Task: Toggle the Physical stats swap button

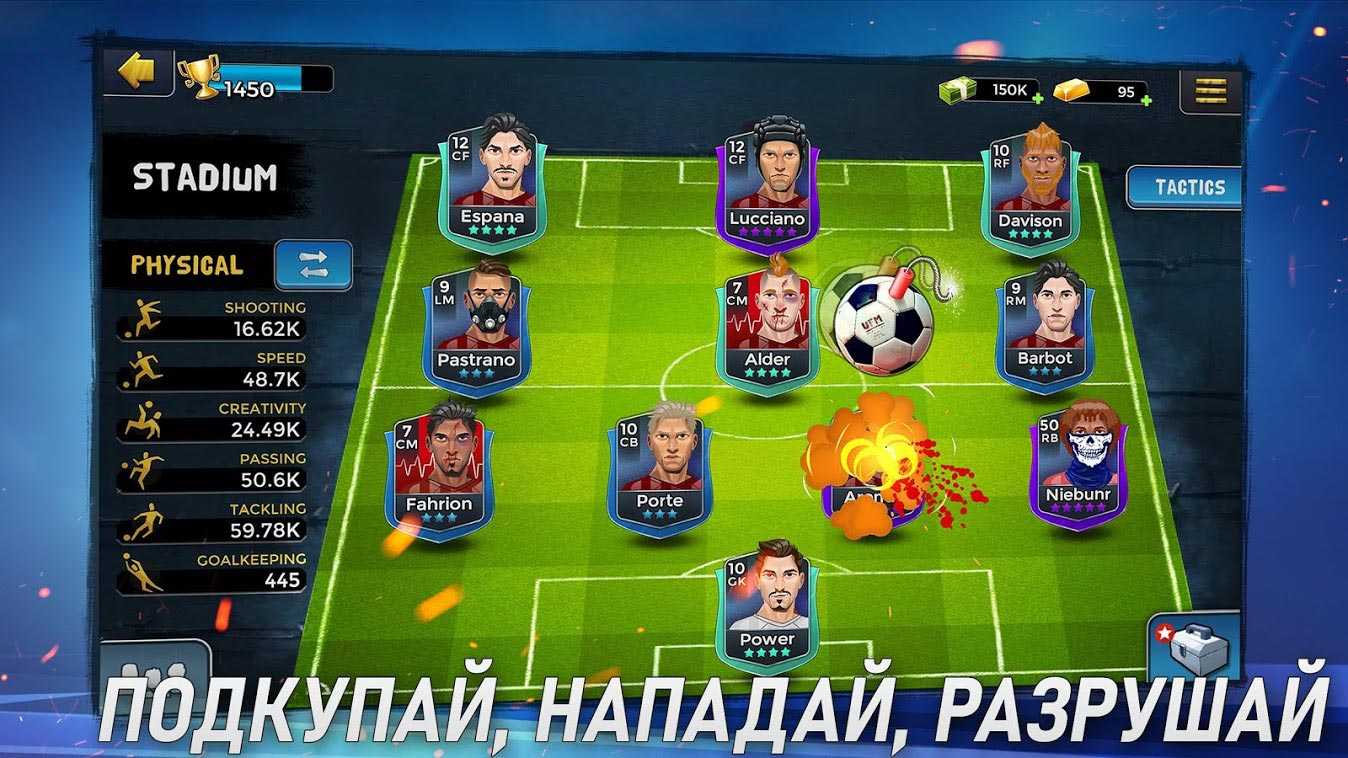Action: (313, 265)
